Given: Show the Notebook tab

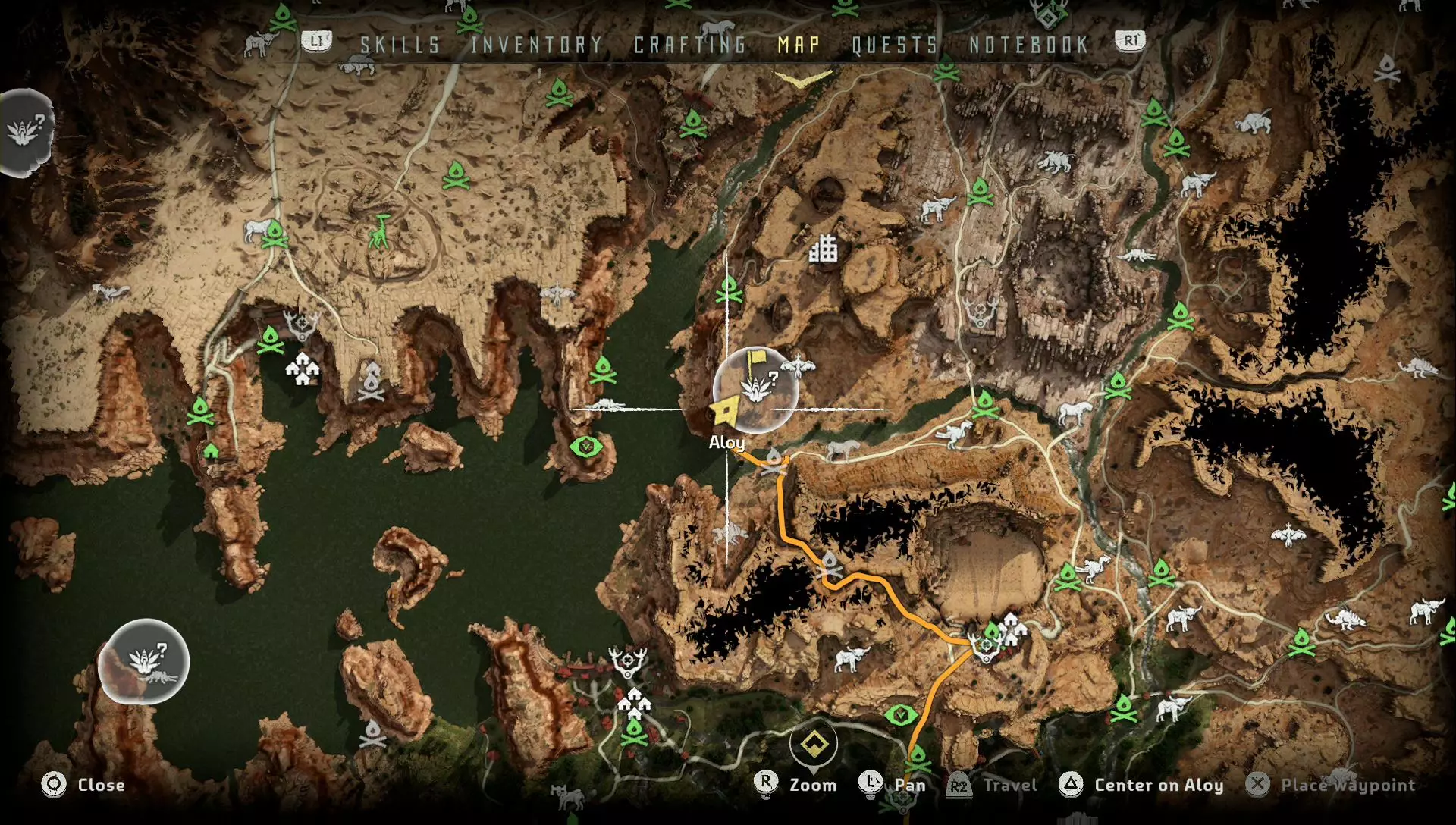Looking at the screenshot, I should tap(1029, 45).
